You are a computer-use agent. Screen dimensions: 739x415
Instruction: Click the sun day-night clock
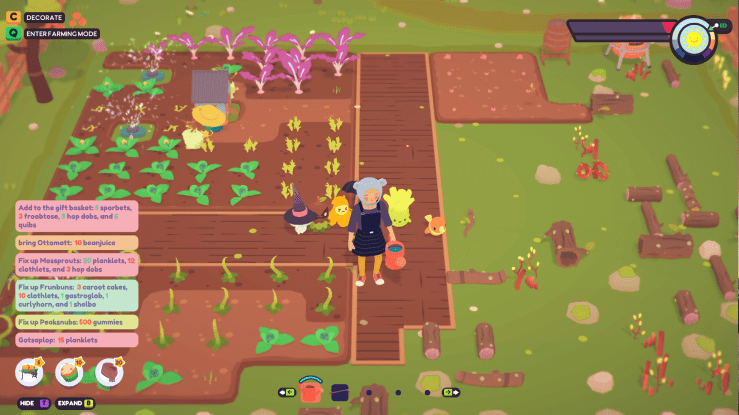click(x=691, y=38)
